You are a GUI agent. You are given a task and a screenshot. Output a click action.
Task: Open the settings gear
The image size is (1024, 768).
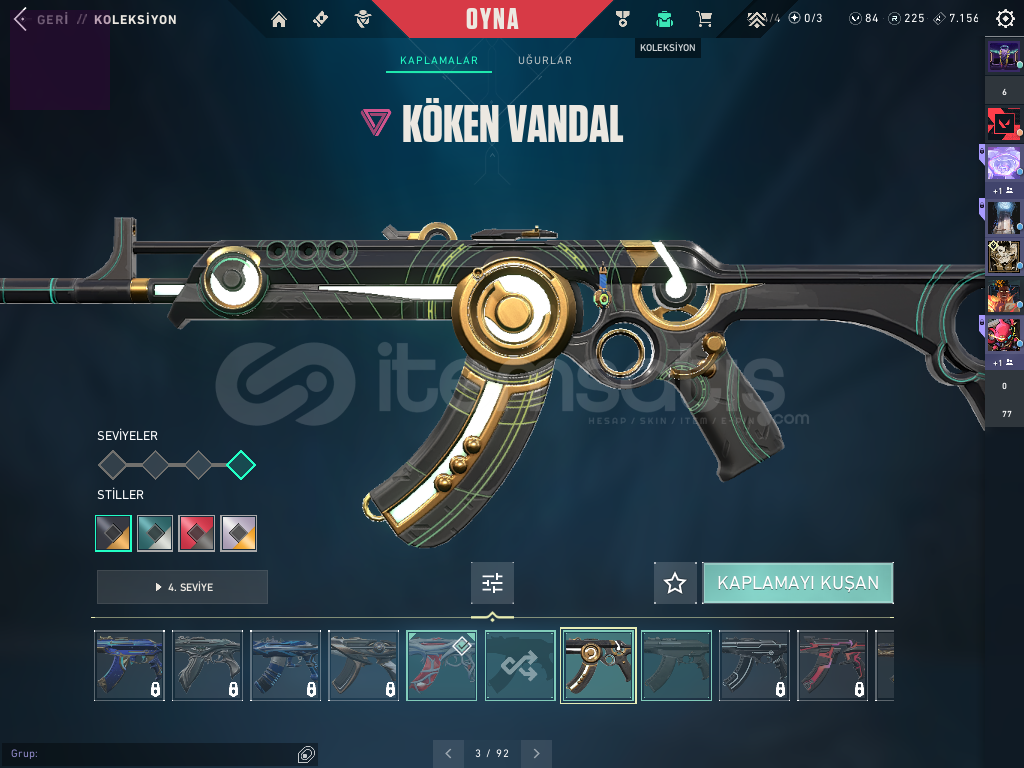click(1005, 19)
